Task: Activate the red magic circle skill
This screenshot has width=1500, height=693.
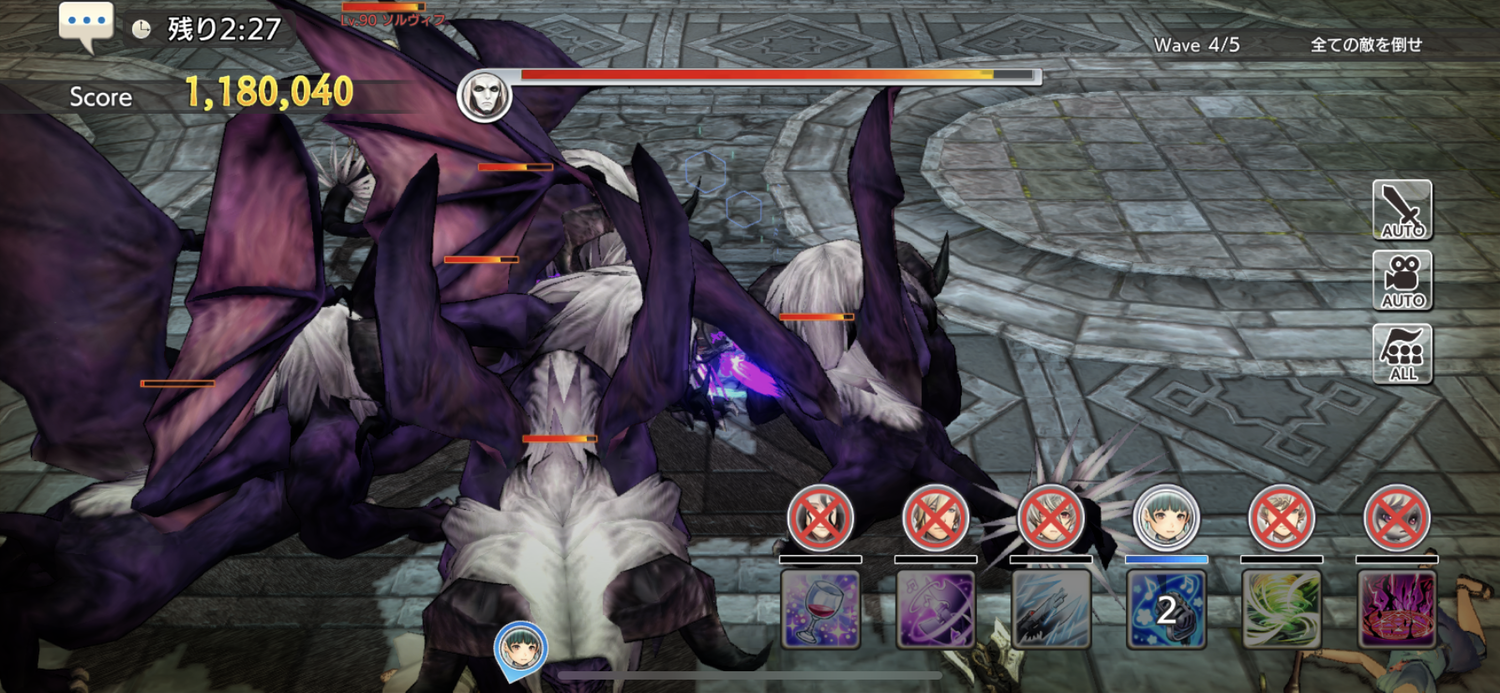Action: point(1397,609)
